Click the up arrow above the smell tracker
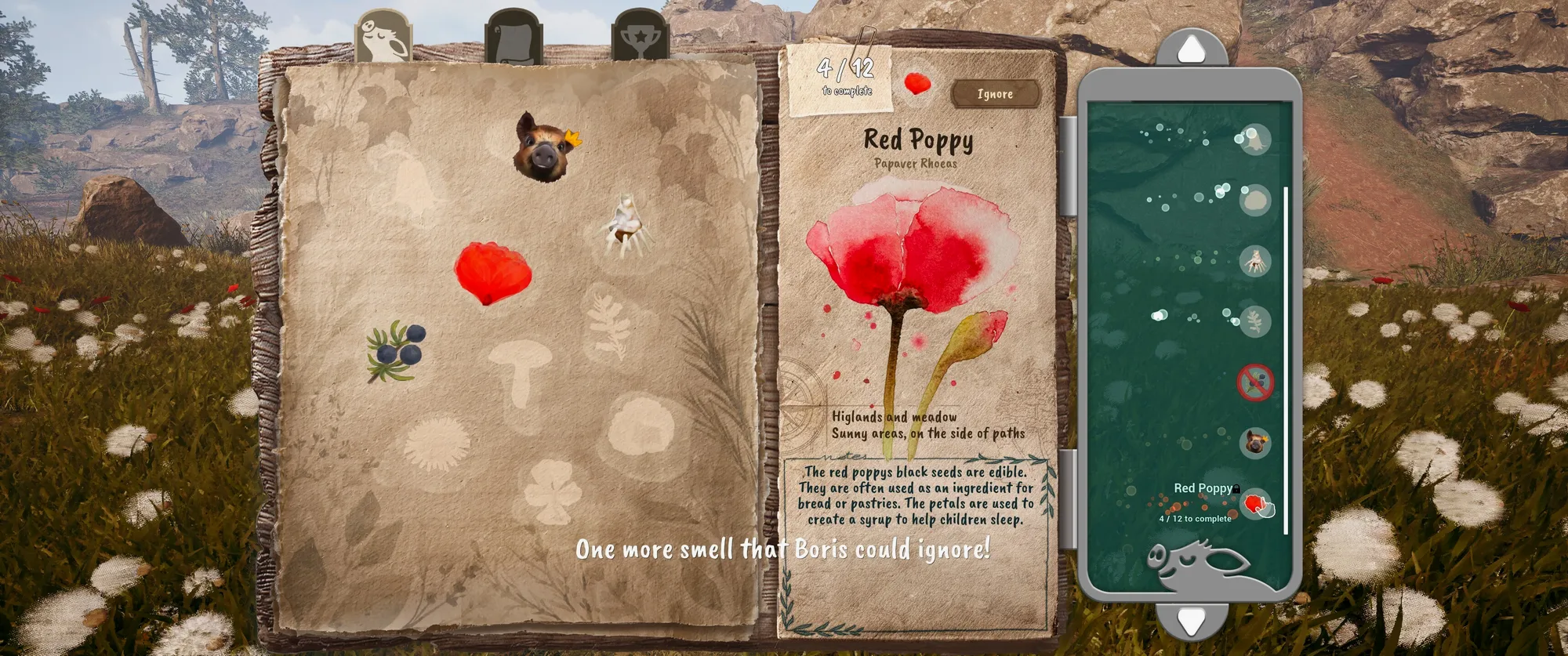Image resolution: width=1568 pixels, height=656 pixels. pos(1191,49)
